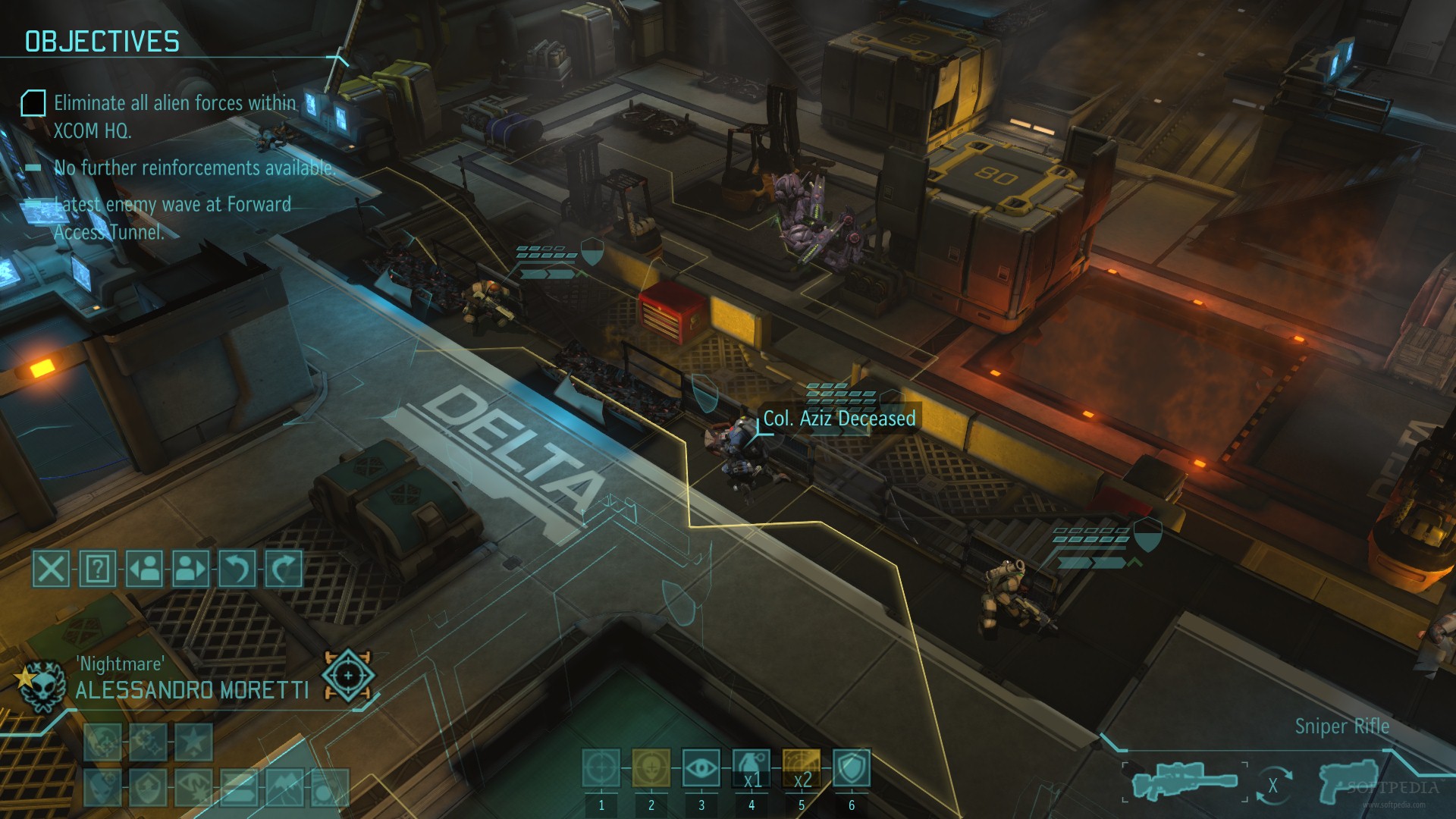Click the mountain perk icon in soldier panel
1456x819 pixels.
point(284,788)
